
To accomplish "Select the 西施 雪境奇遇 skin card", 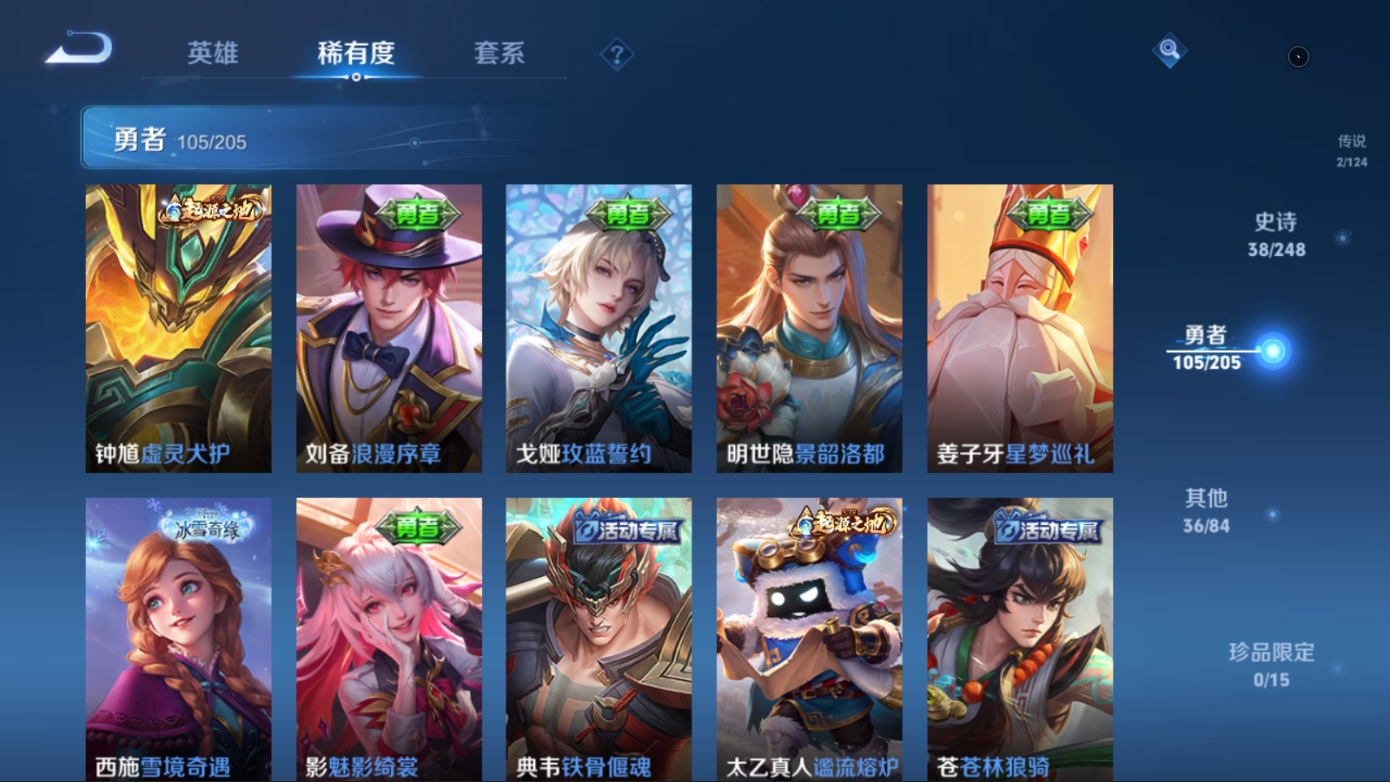I will (178, 640).
